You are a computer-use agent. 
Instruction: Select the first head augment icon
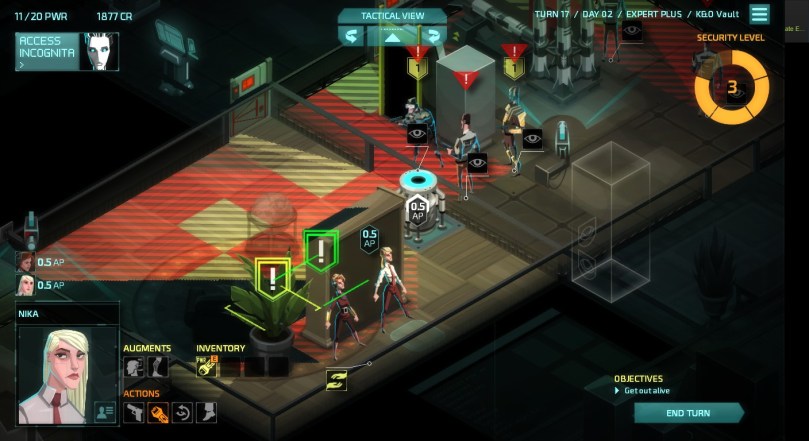tap(134, 367)
